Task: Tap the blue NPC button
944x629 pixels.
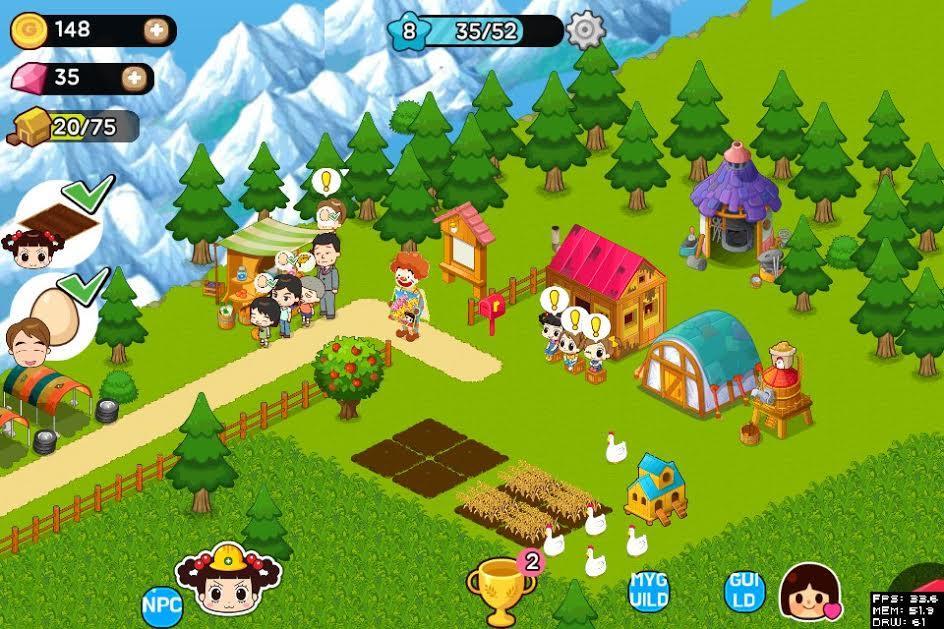Action: [x=161, y=605]
